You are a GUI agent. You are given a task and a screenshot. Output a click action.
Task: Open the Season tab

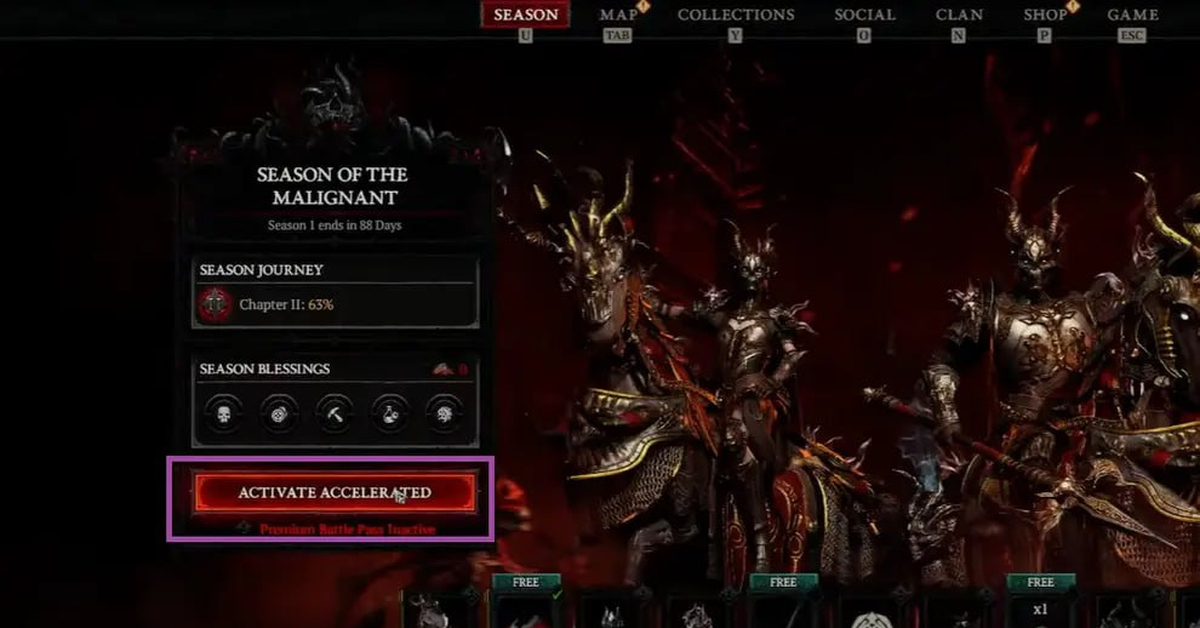pyautogui.click(x=526, y=15)
